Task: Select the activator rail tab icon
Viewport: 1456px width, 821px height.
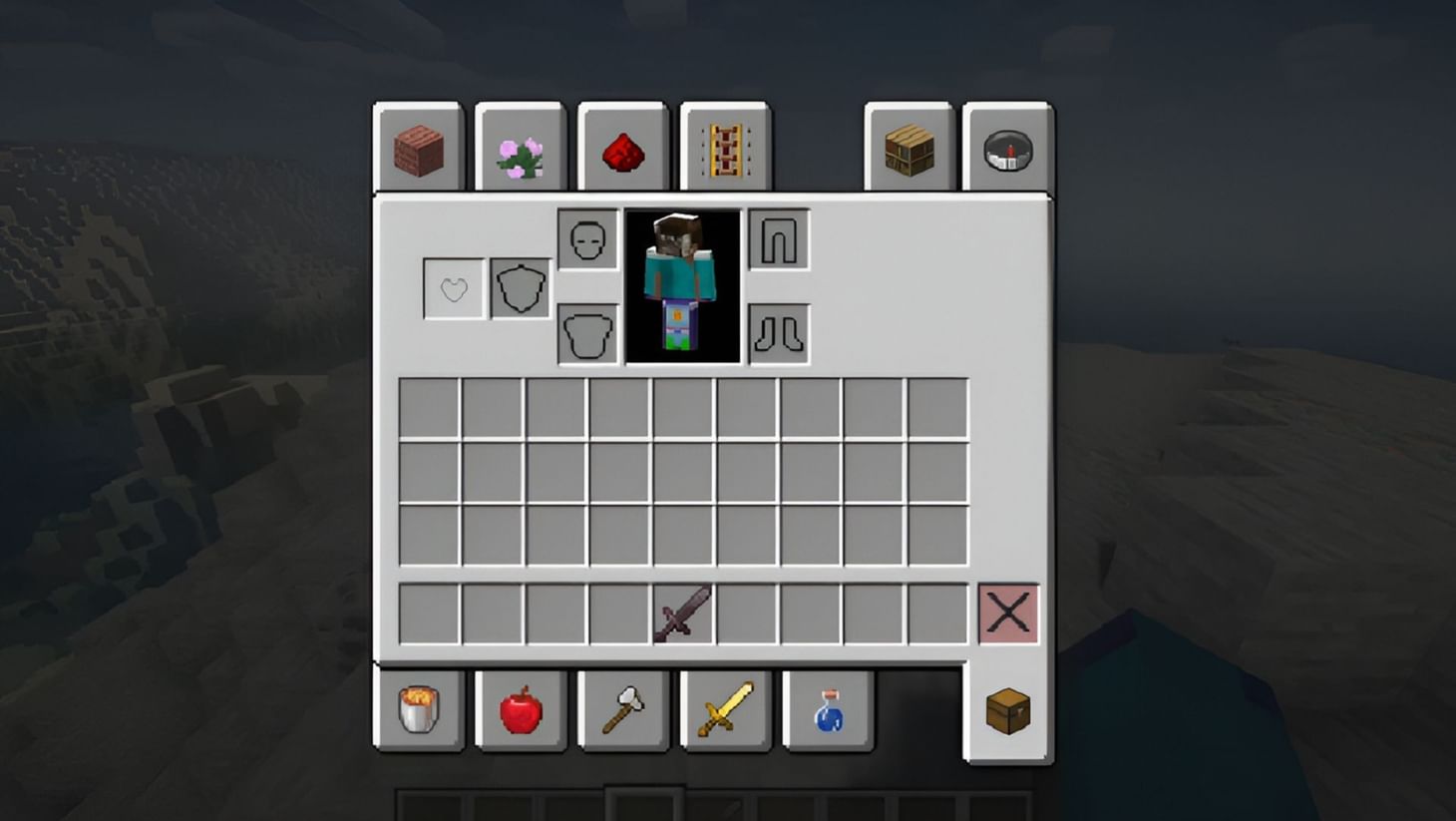Action: [722, 149]
